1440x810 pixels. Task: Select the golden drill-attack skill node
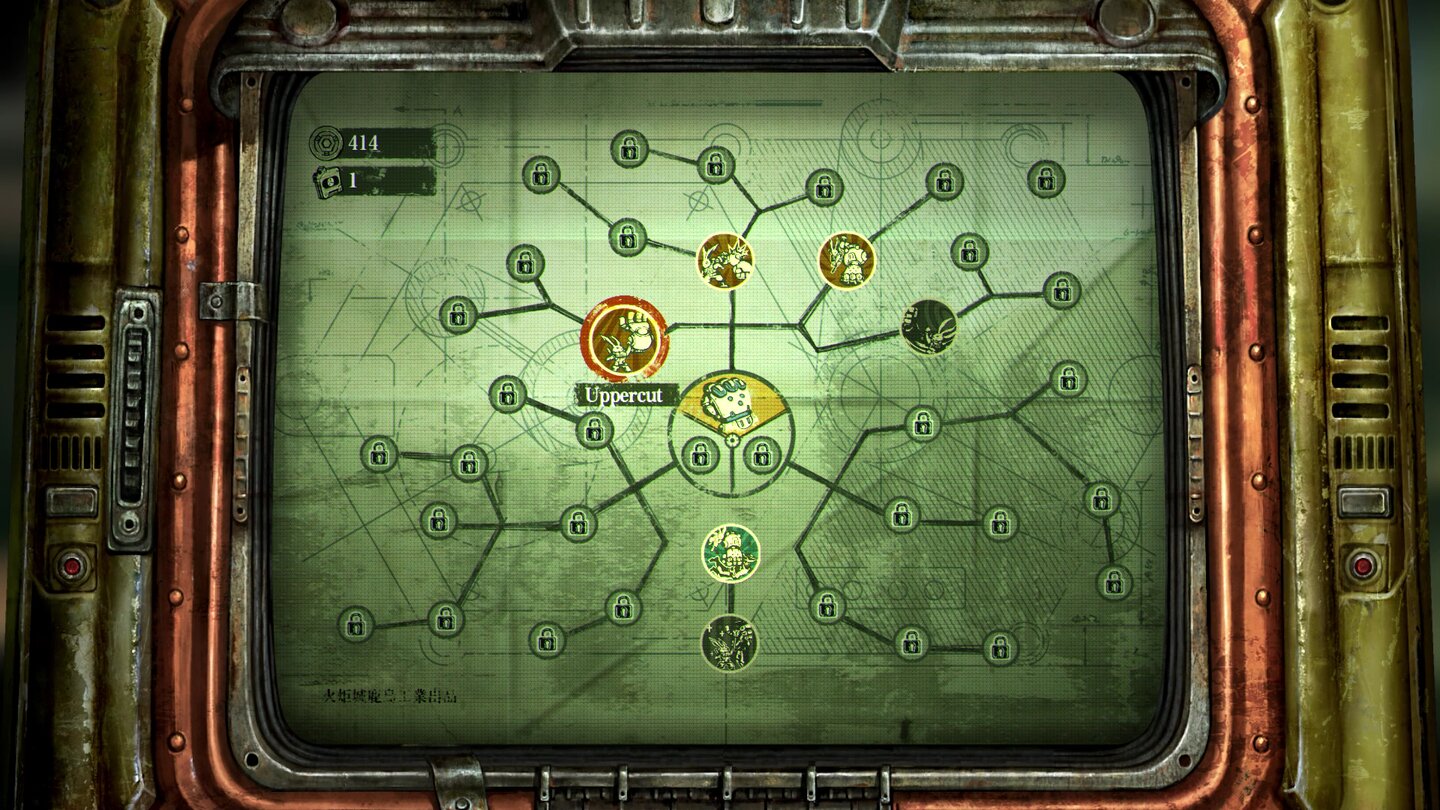pyautogui.click(x=848, y=259)
